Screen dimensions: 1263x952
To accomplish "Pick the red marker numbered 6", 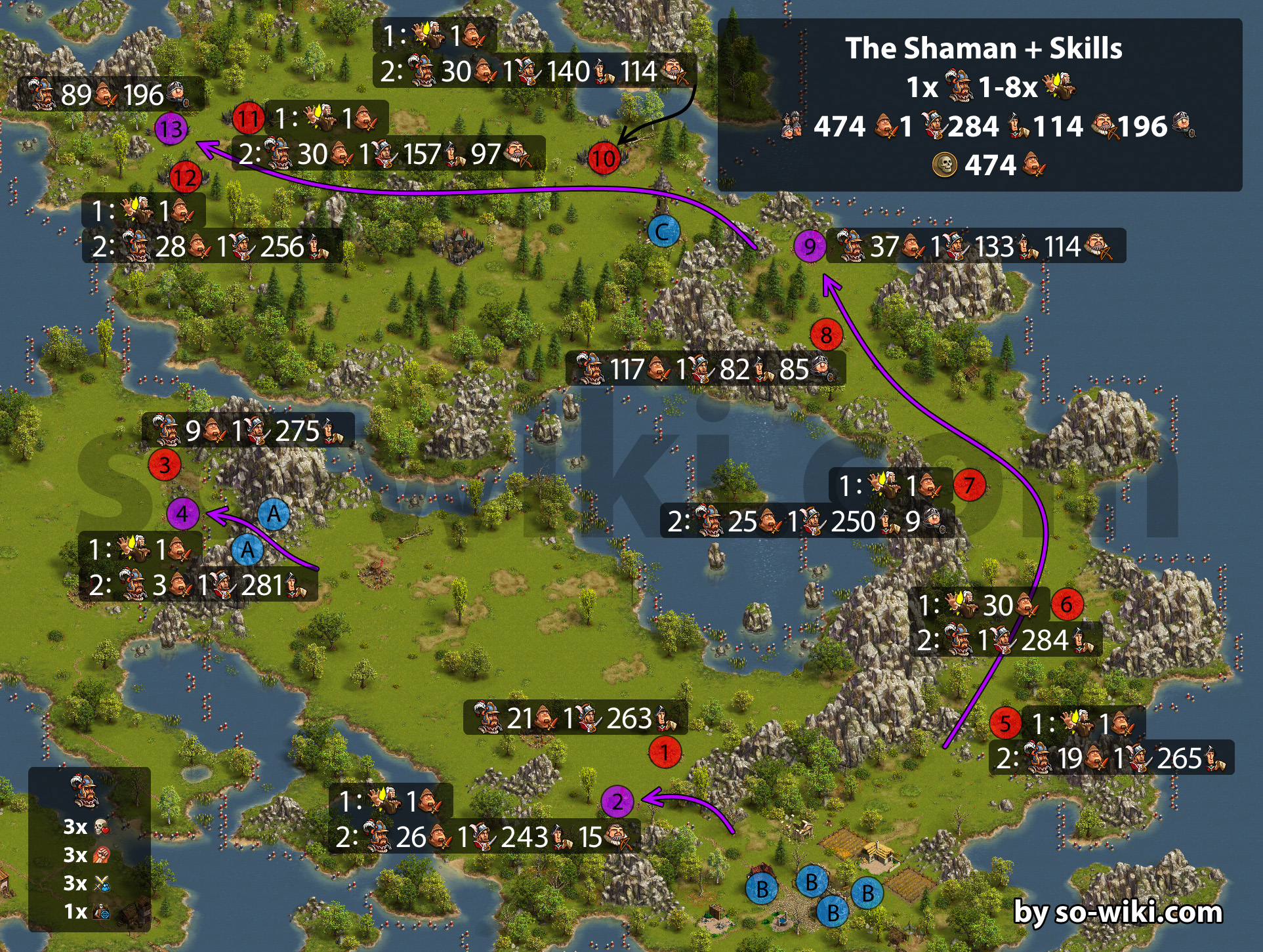I will pos(1066,604).
